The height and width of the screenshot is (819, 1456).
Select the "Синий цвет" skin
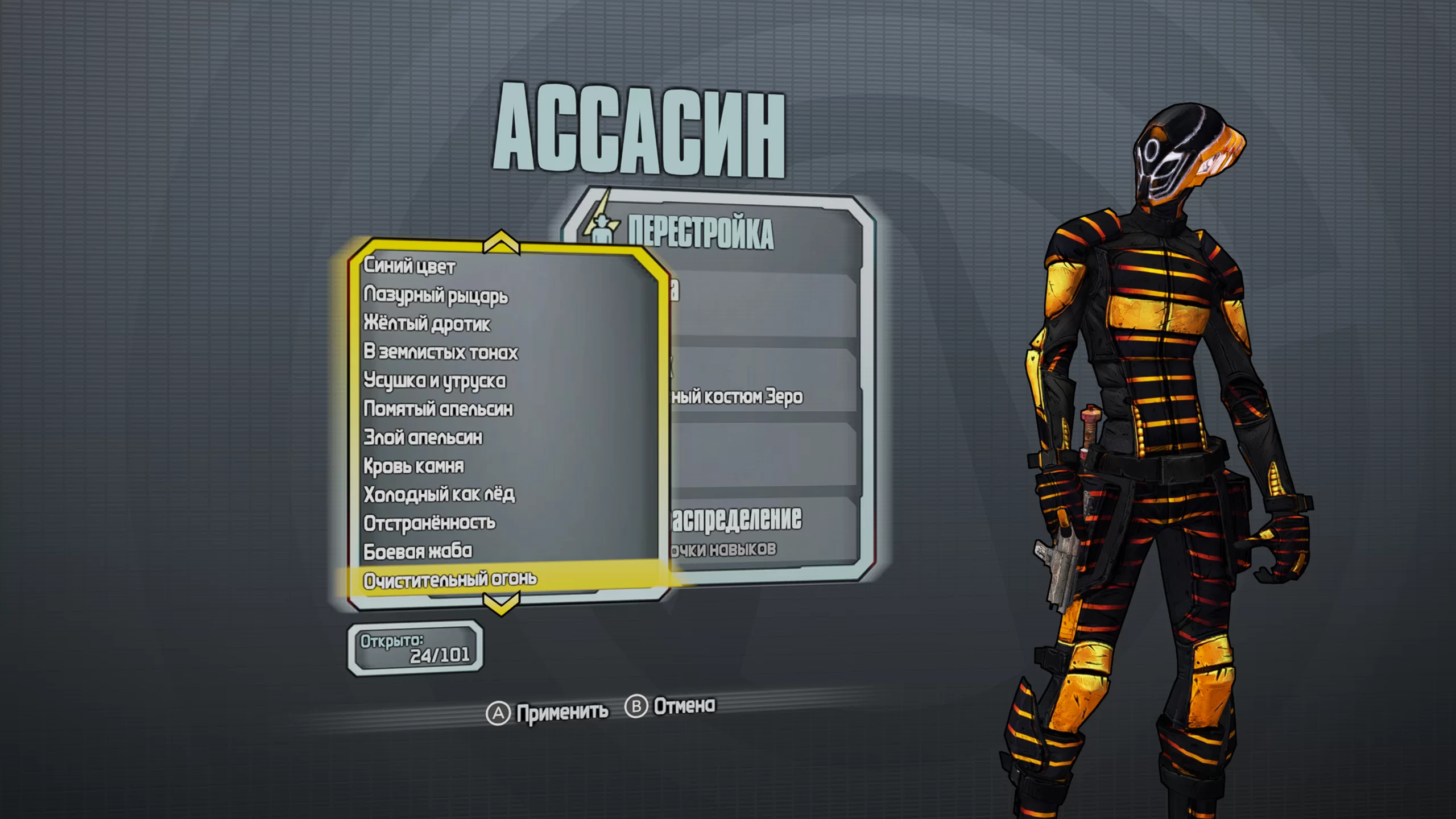[x=409, y=266]
